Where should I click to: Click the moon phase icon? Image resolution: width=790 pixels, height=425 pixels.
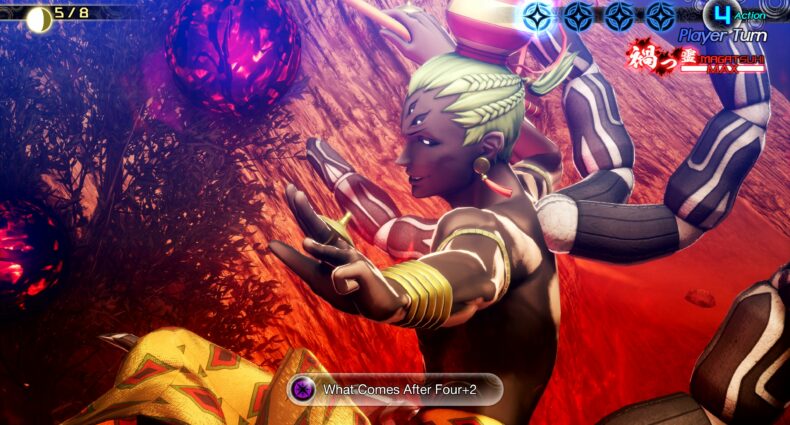39,17
